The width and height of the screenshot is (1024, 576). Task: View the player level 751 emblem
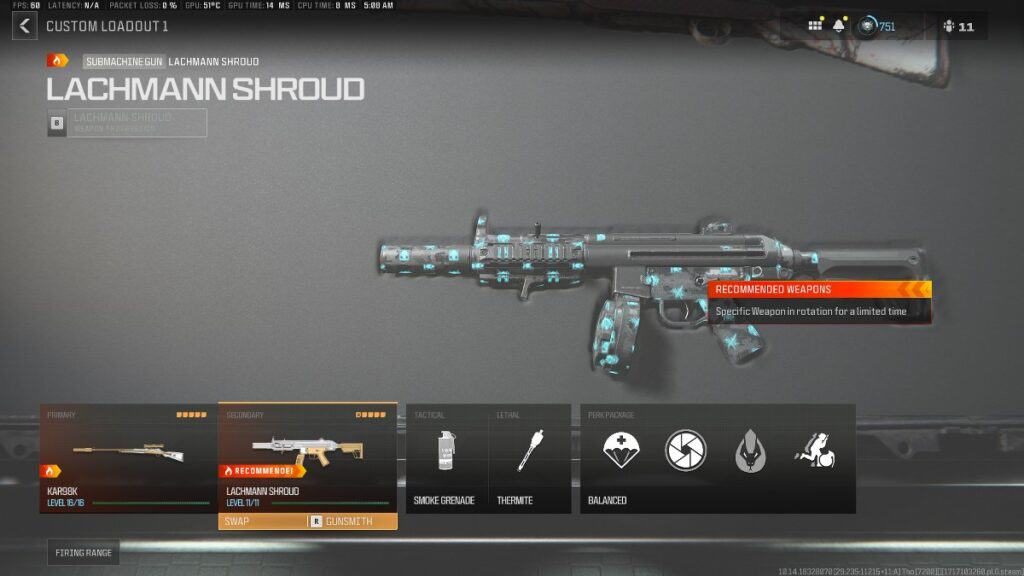click(869, 26)
